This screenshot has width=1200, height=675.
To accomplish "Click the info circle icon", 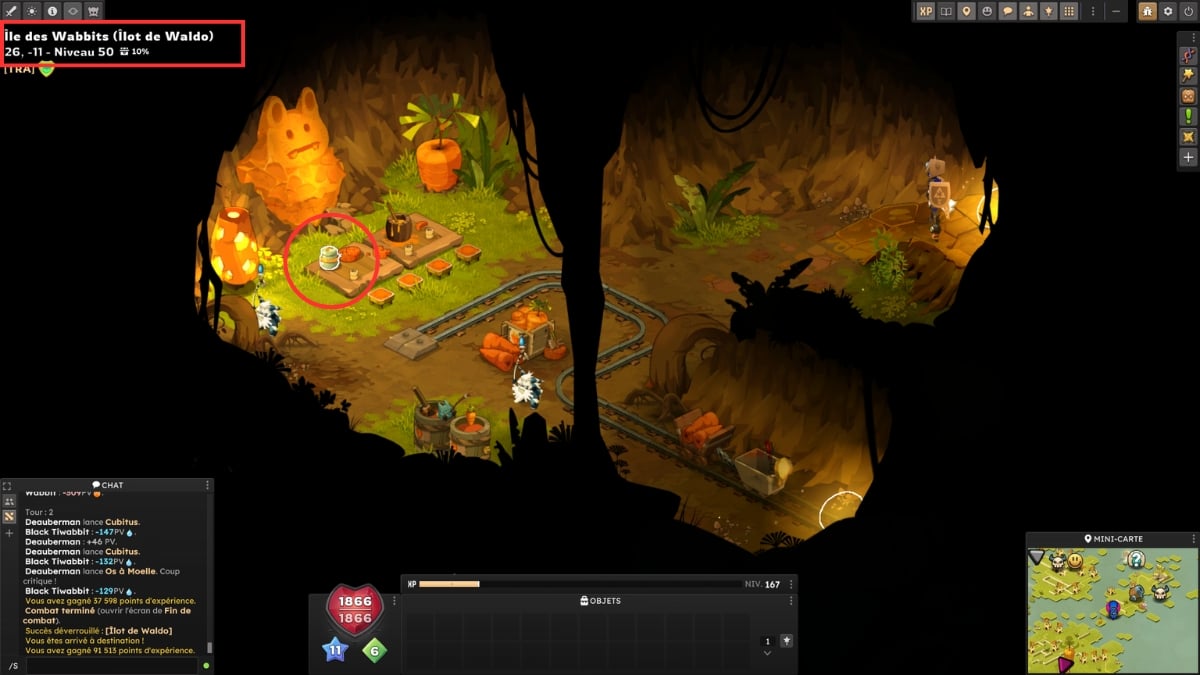I will tap(52, 11).
